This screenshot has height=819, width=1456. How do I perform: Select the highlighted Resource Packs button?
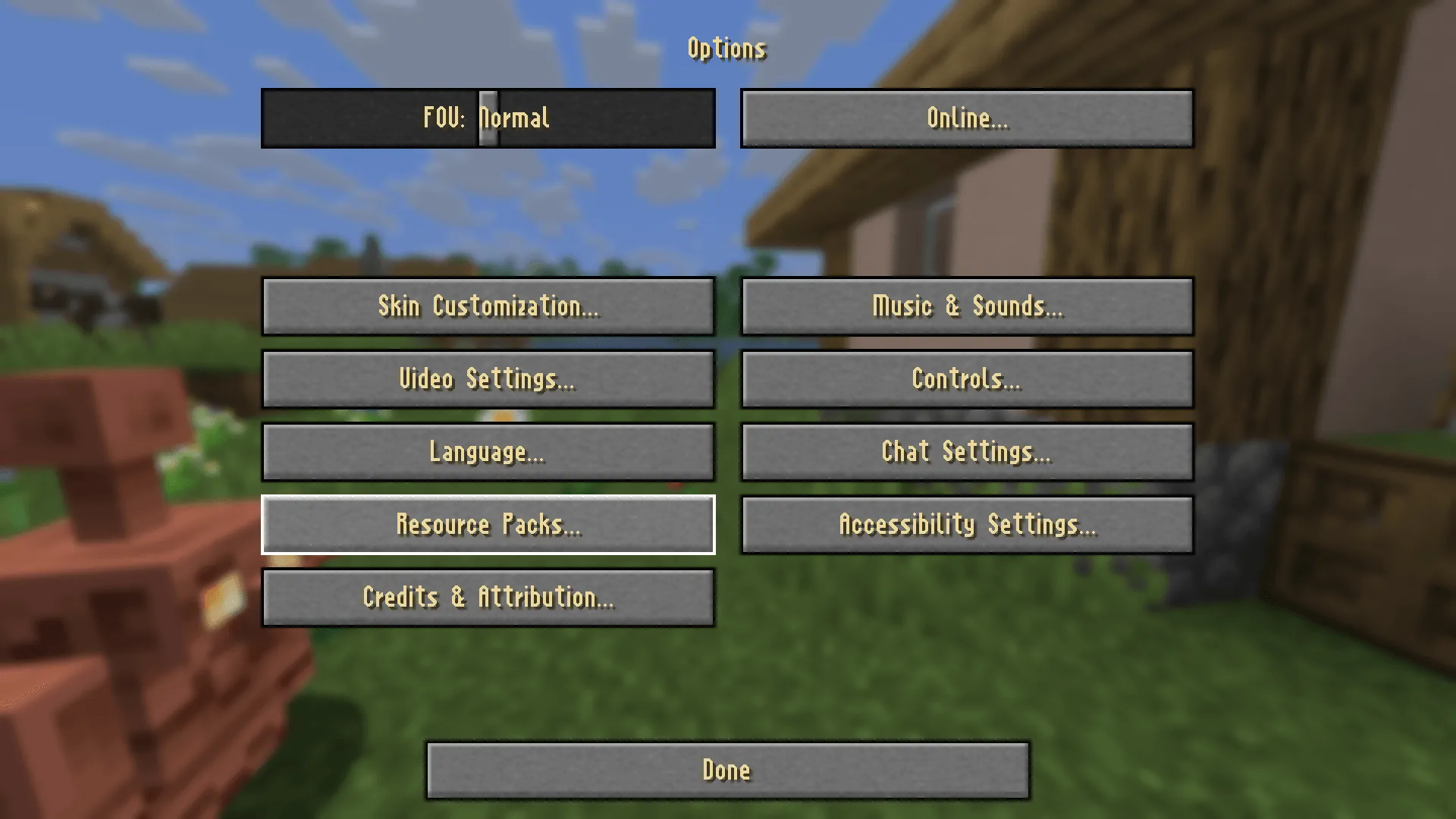coord(488,524)
